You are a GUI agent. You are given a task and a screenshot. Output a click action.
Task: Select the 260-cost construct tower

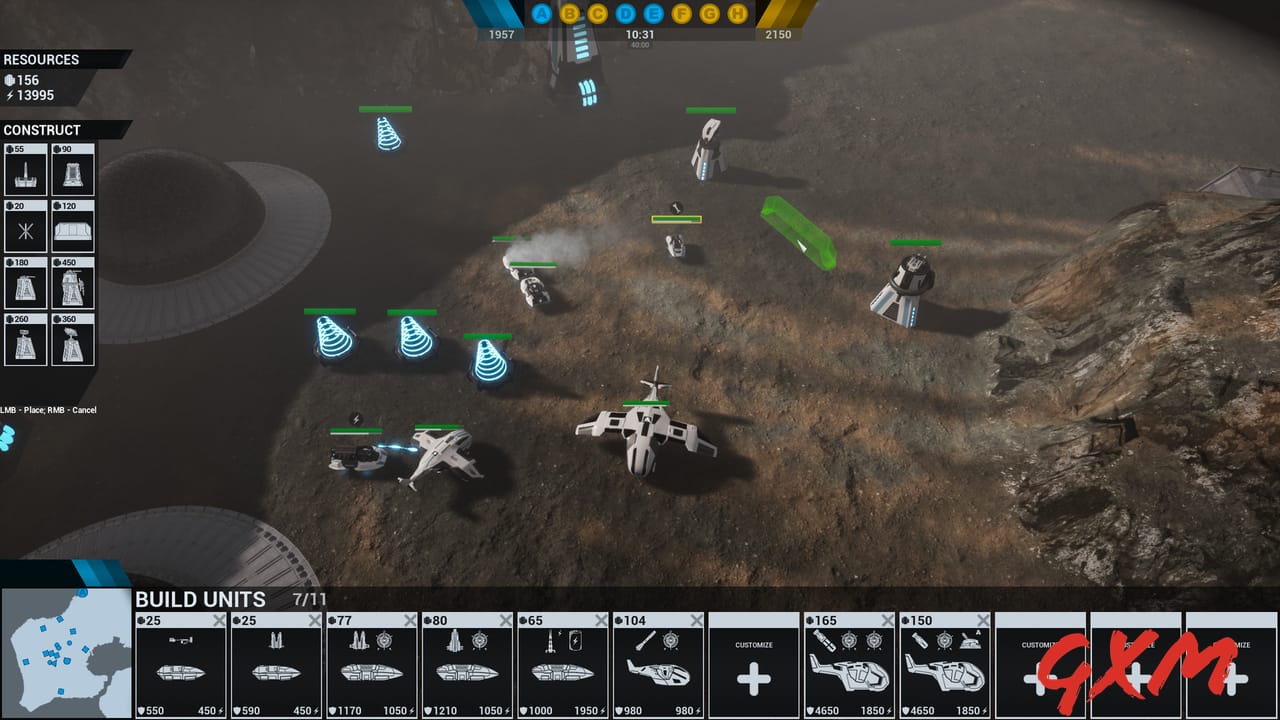click(x=25, y=339)
